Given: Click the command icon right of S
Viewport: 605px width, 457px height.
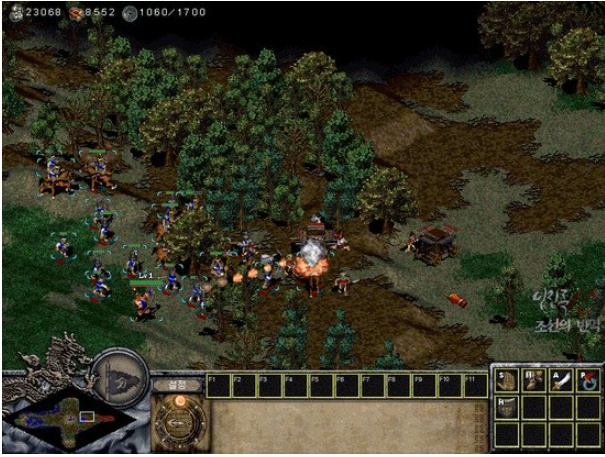Looking at the screenshot, I should pyautogui.click(x=533, y=380).
